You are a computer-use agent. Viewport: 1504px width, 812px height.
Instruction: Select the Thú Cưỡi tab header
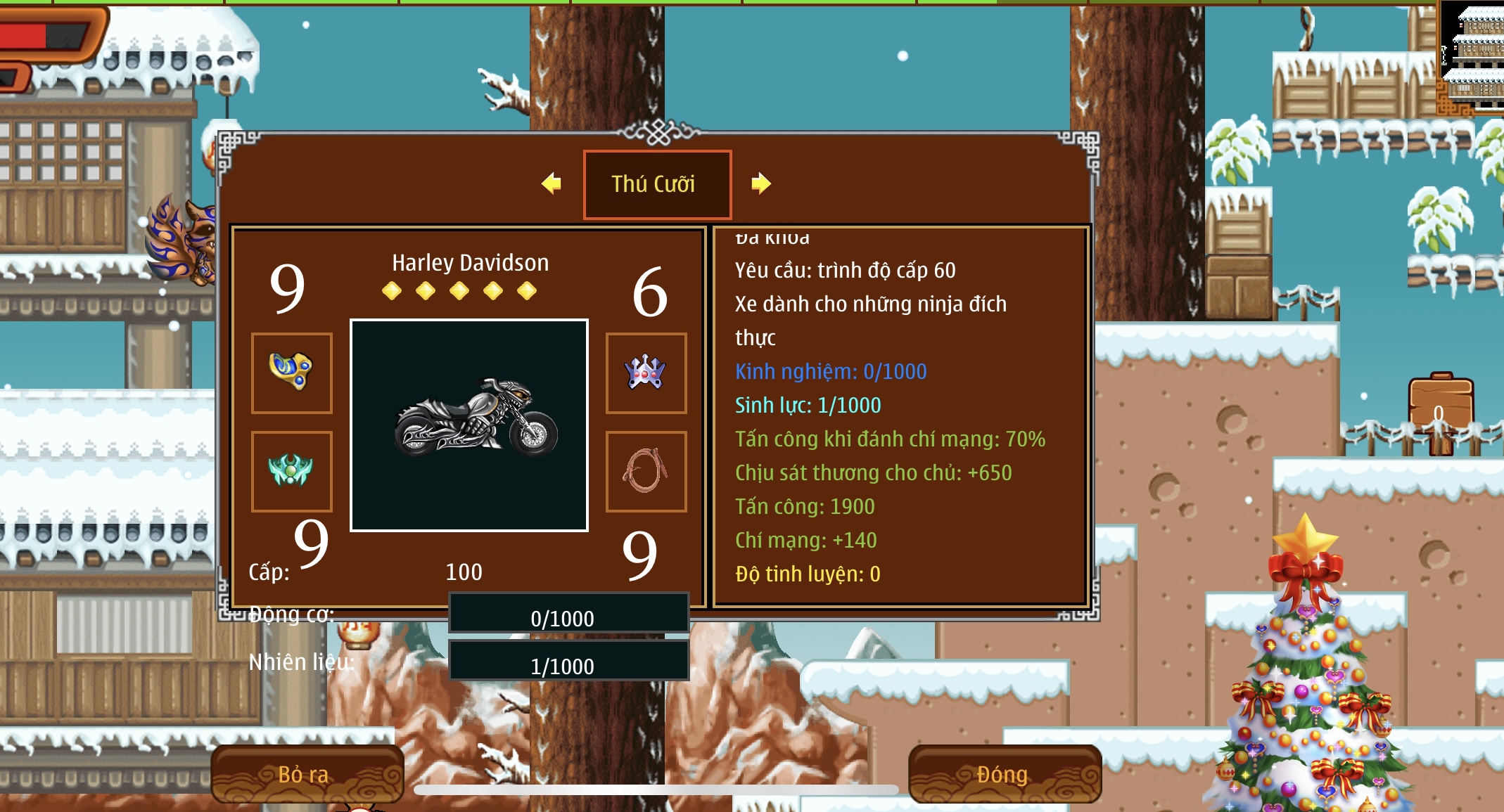click(657, 184)
